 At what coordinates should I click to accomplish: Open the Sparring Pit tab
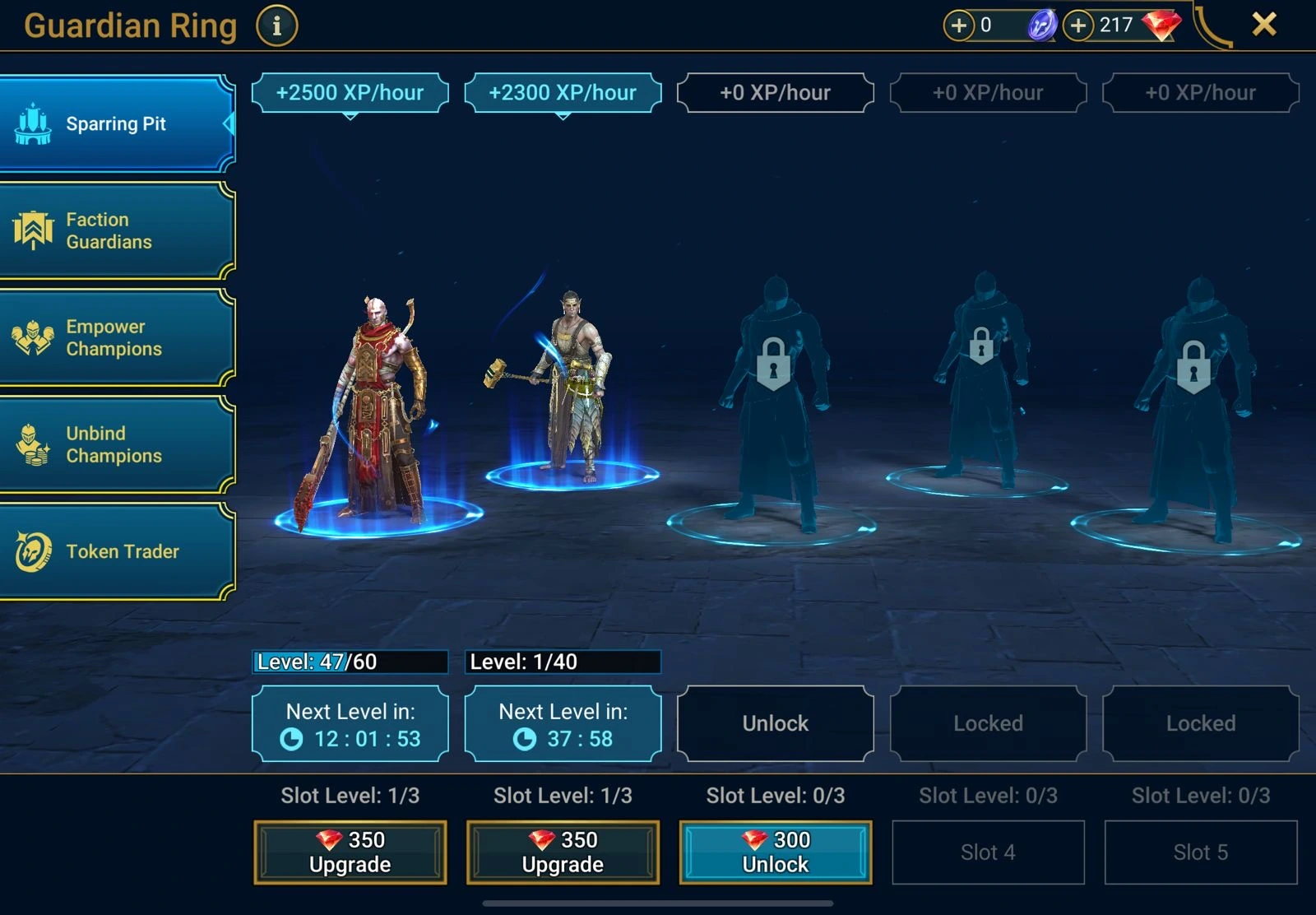pyautogui.click(x=117, y=124)
